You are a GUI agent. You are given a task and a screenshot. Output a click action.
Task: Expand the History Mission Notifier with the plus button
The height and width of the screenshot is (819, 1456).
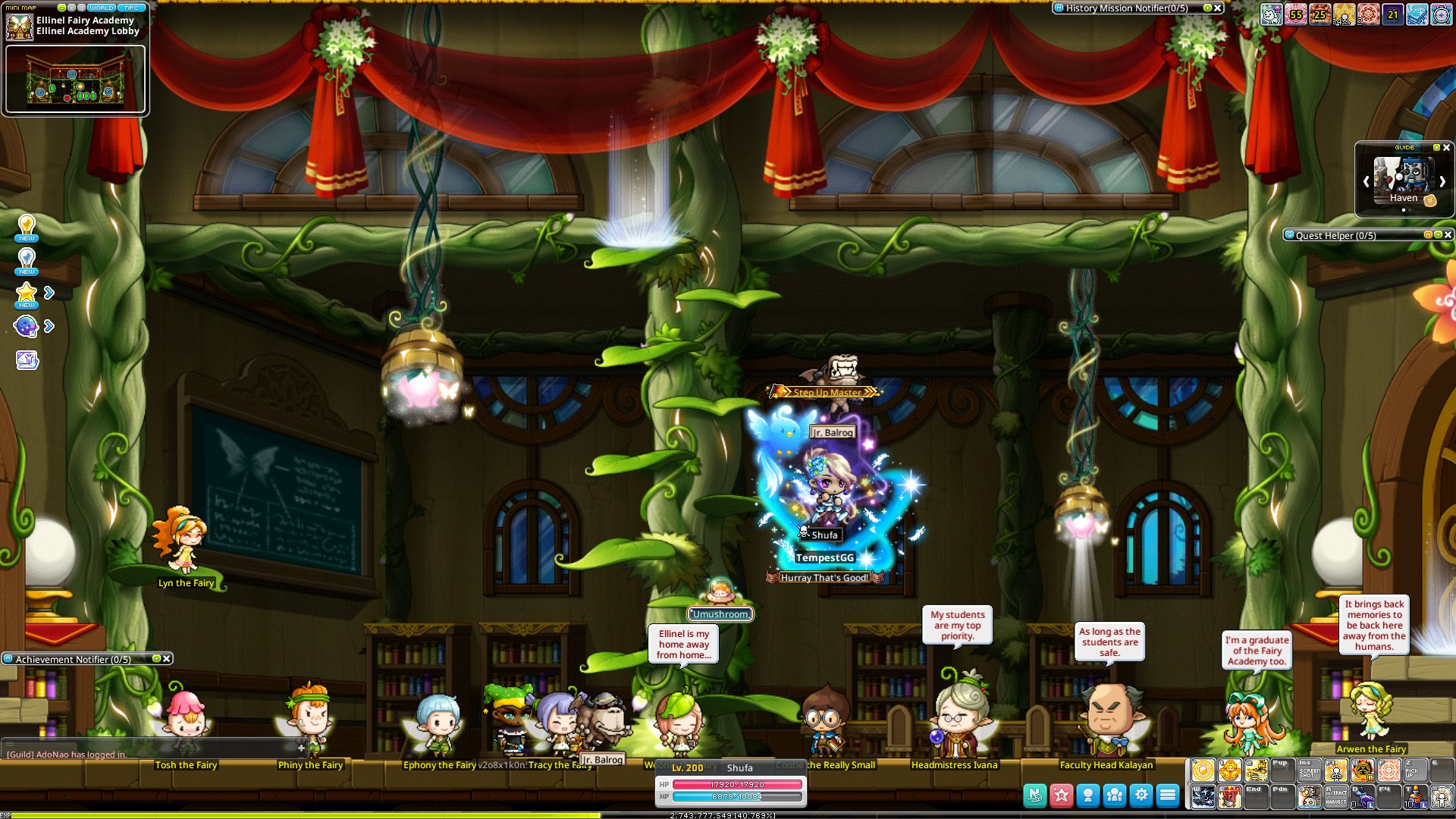pyautogui.click(x=1207, y=8)
